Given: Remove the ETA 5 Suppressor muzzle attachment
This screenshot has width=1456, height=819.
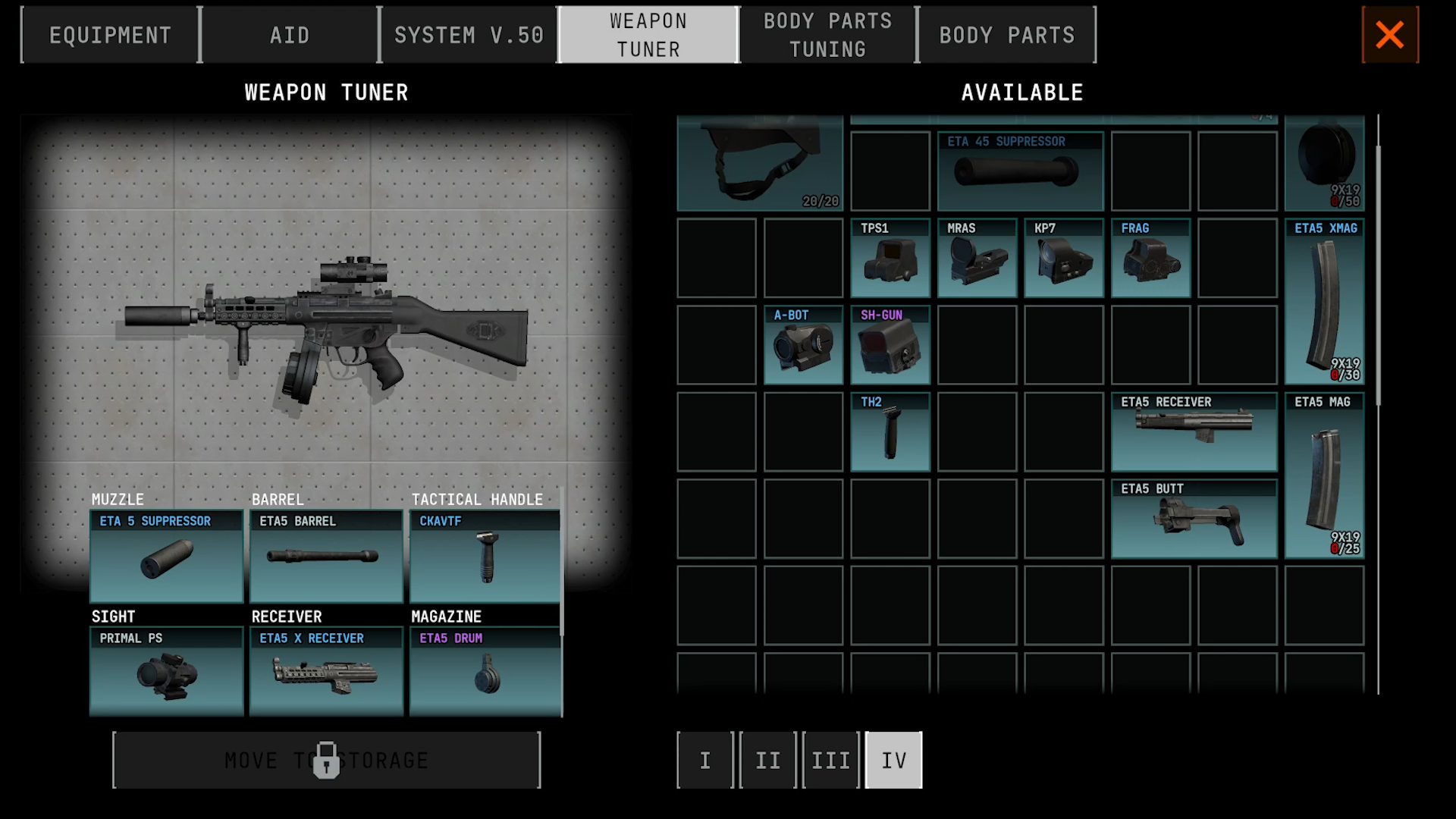Looking at the screenshot, I should [166, 557].
